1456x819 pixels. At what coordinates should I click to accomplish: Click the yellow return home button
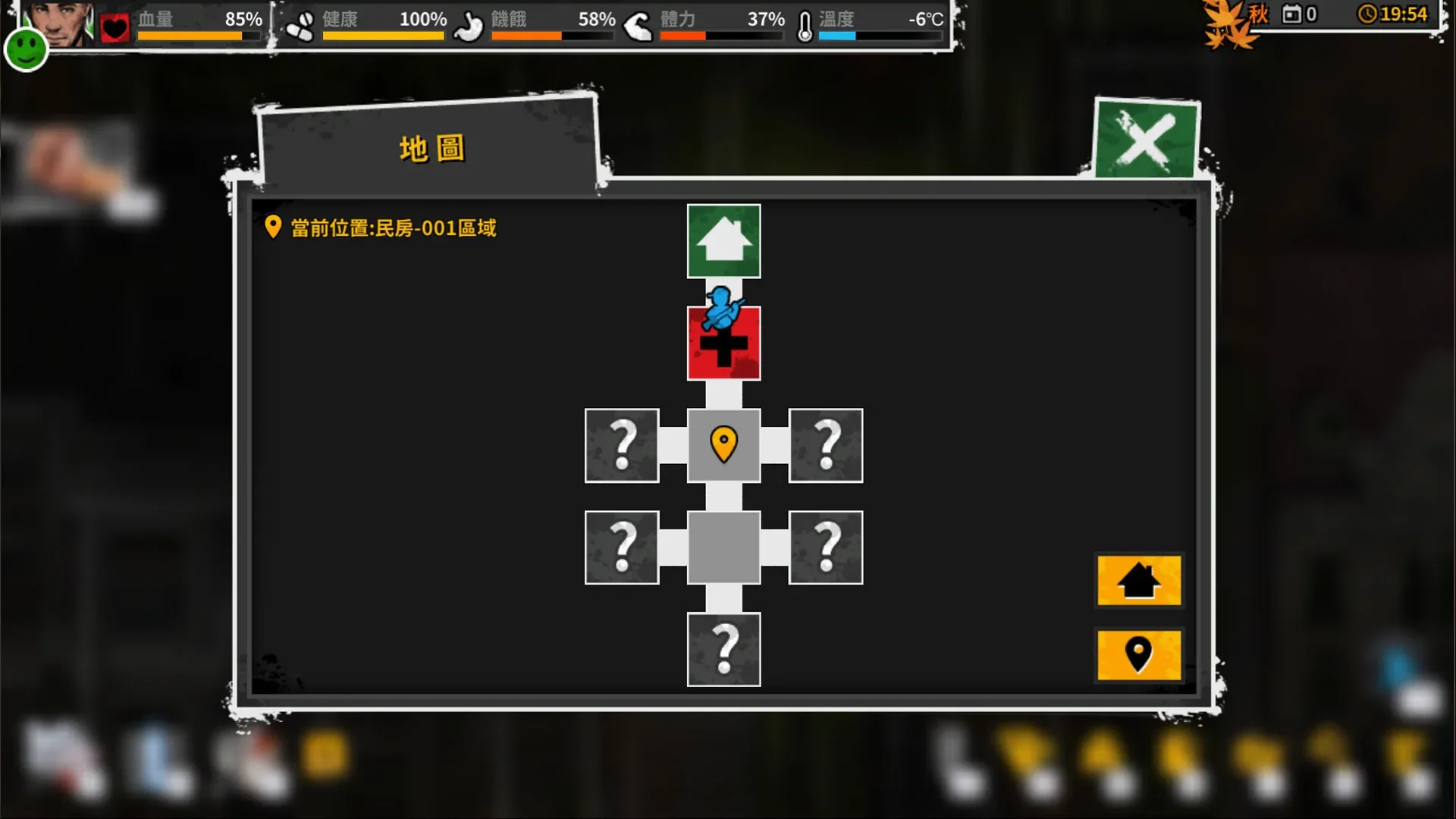(1138, 582)
